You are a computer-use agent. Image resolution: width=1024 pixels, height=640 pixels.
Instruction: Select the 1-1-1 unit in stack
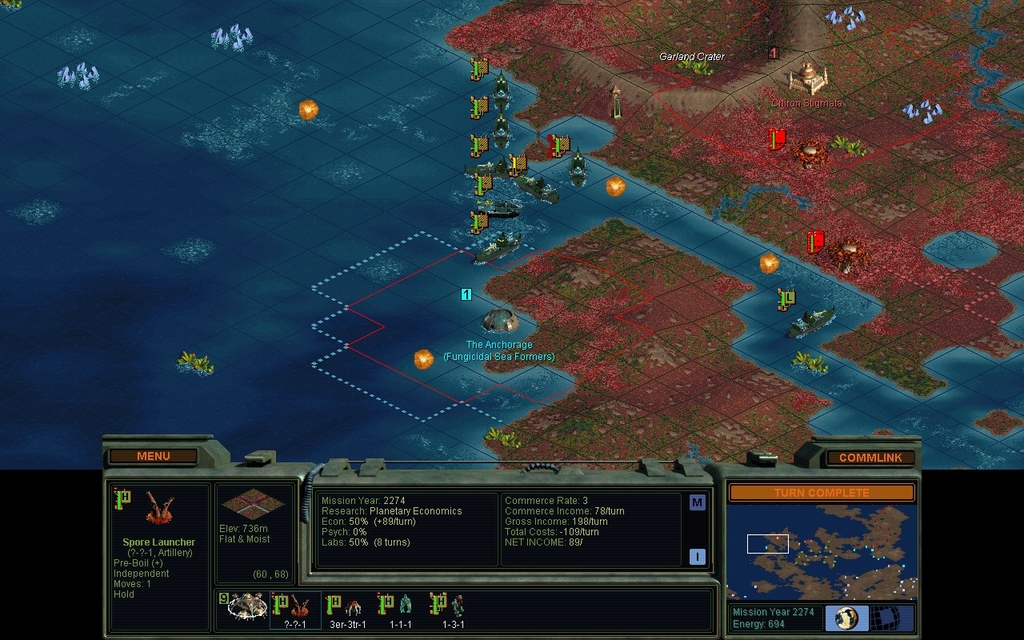(x=401, y=606)
